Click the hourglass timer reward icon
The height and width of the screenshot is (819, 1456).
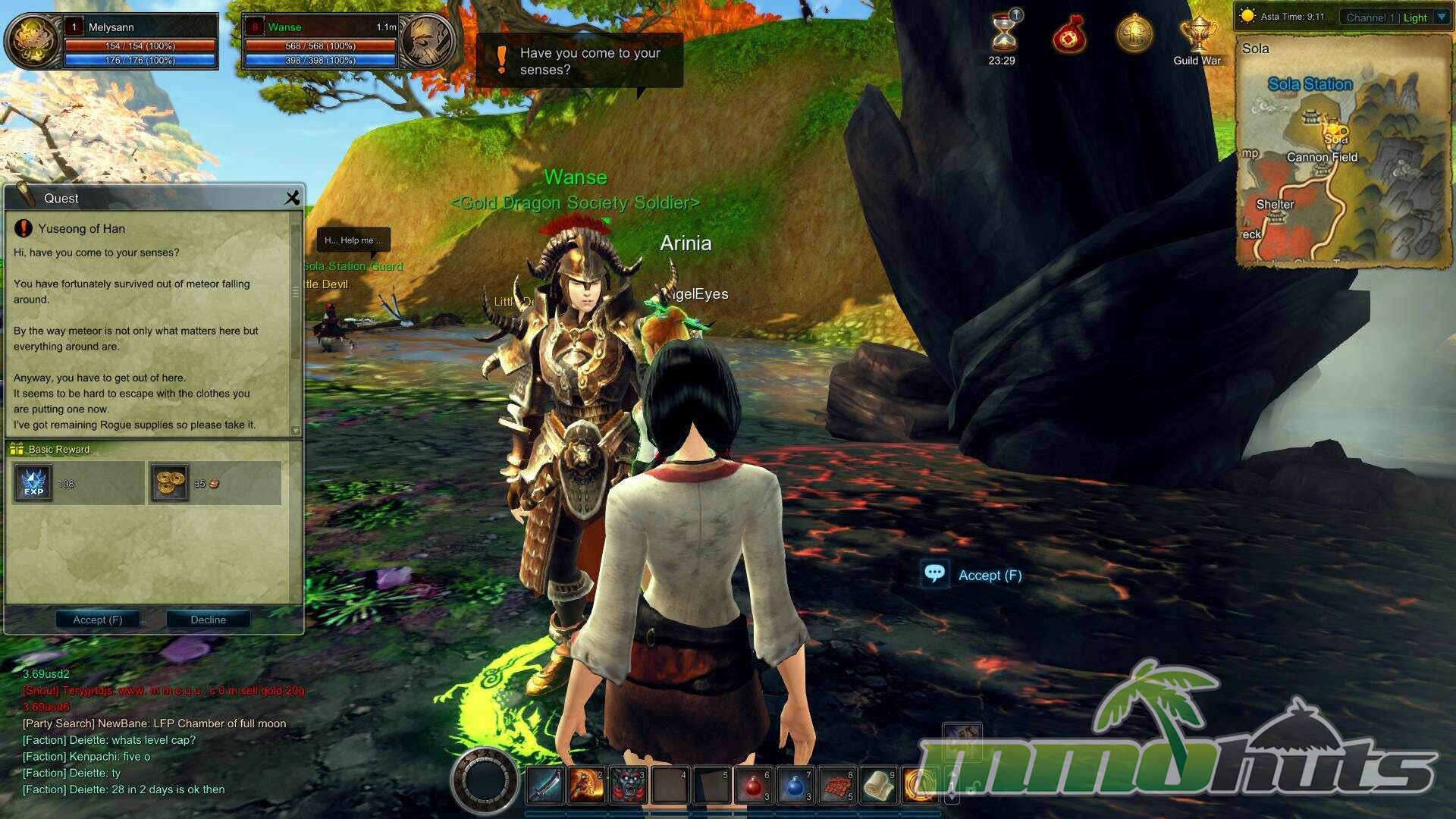tap(1003, 33)
